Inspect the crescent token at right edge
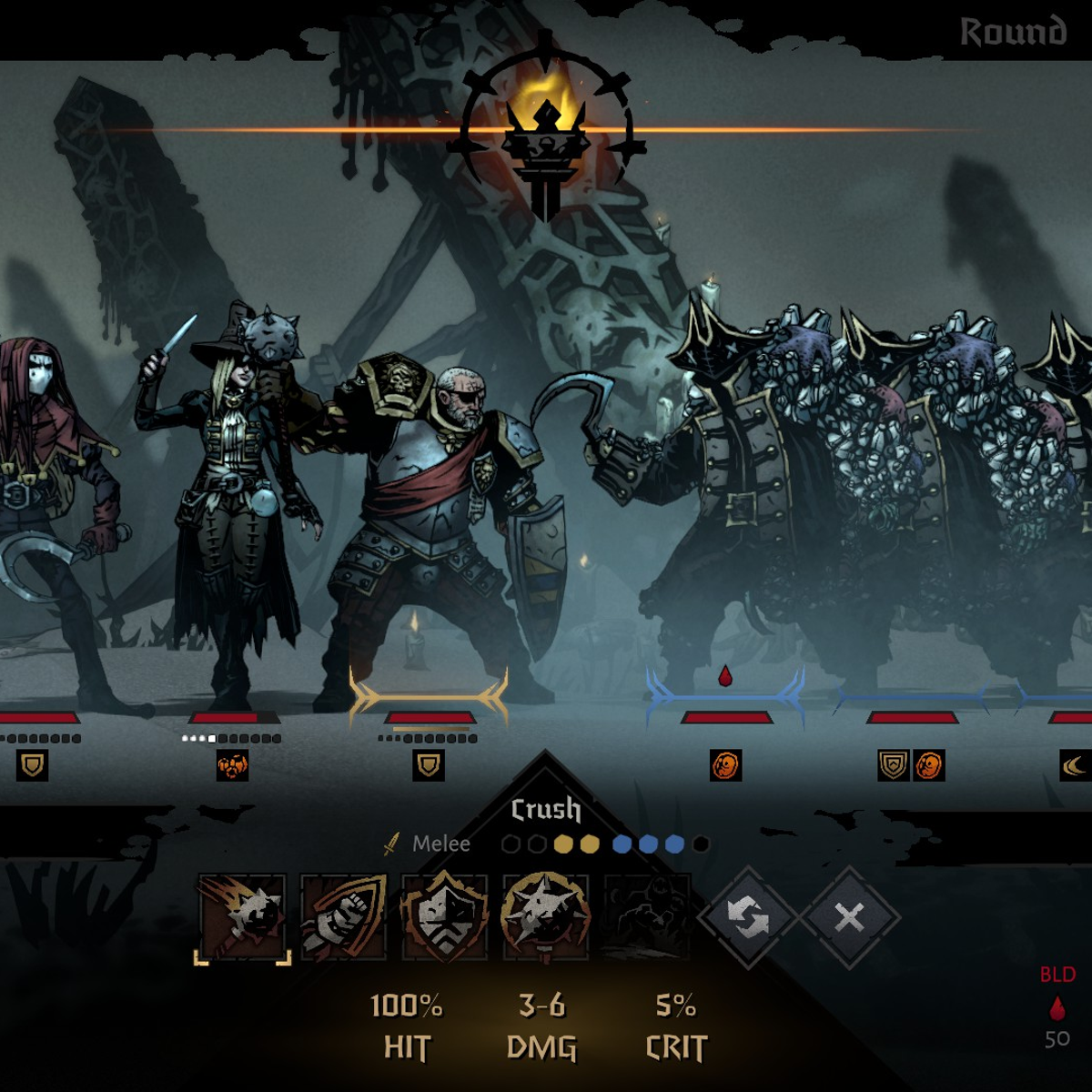The width and height of the screenshot is (1092, 1092). [x=1075, y=765]
